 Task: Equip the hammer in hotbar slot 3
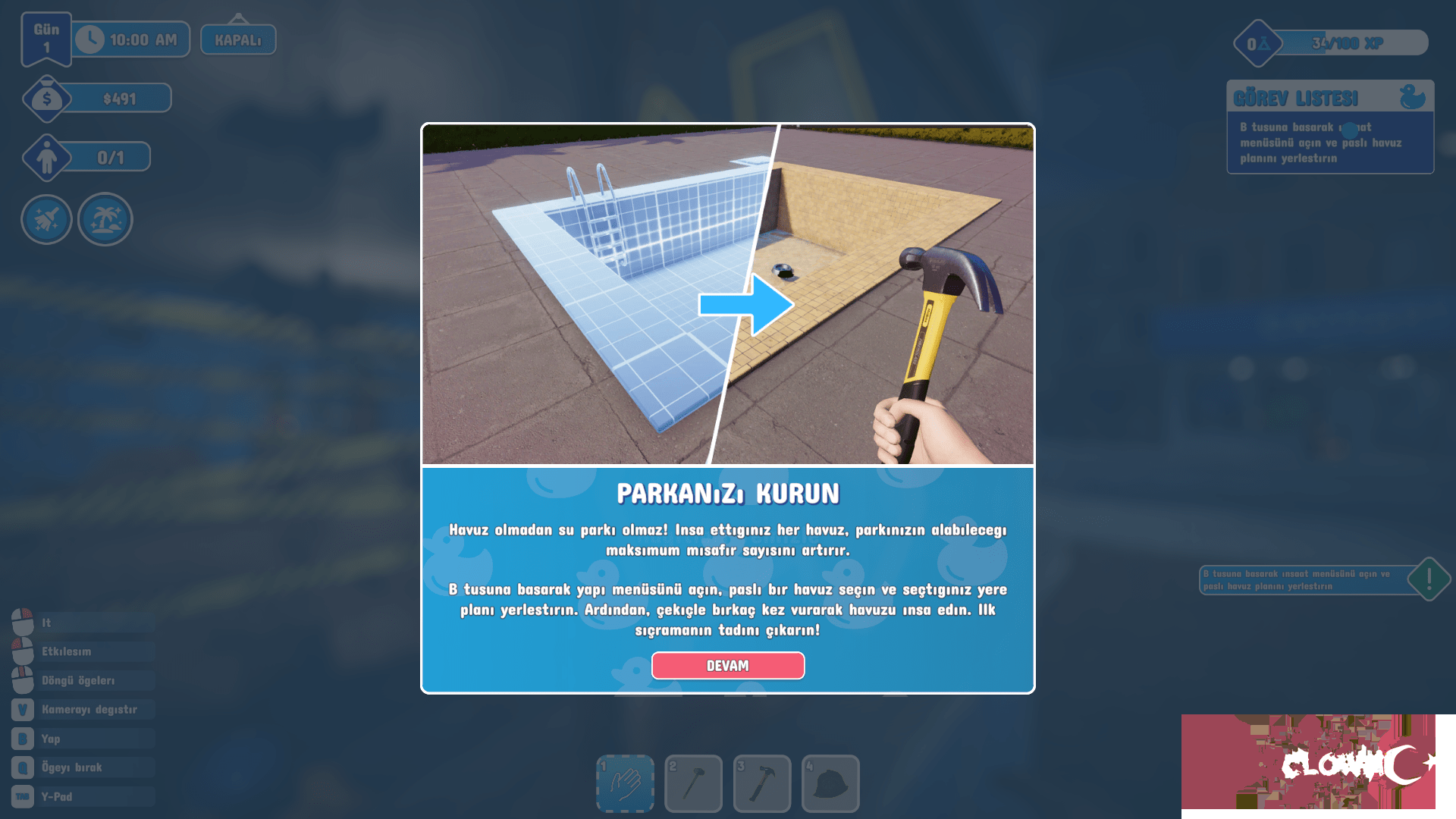762,783
